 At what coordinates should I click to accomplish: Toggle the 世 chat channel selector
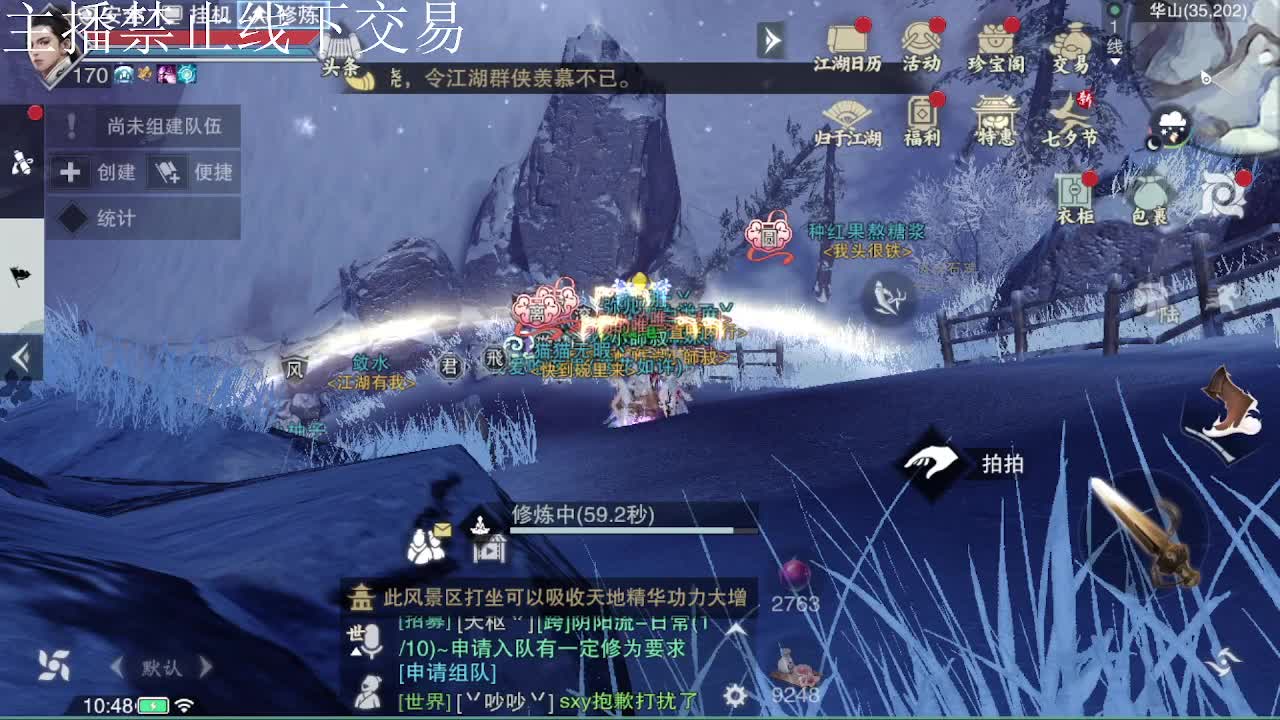(356, 632)
